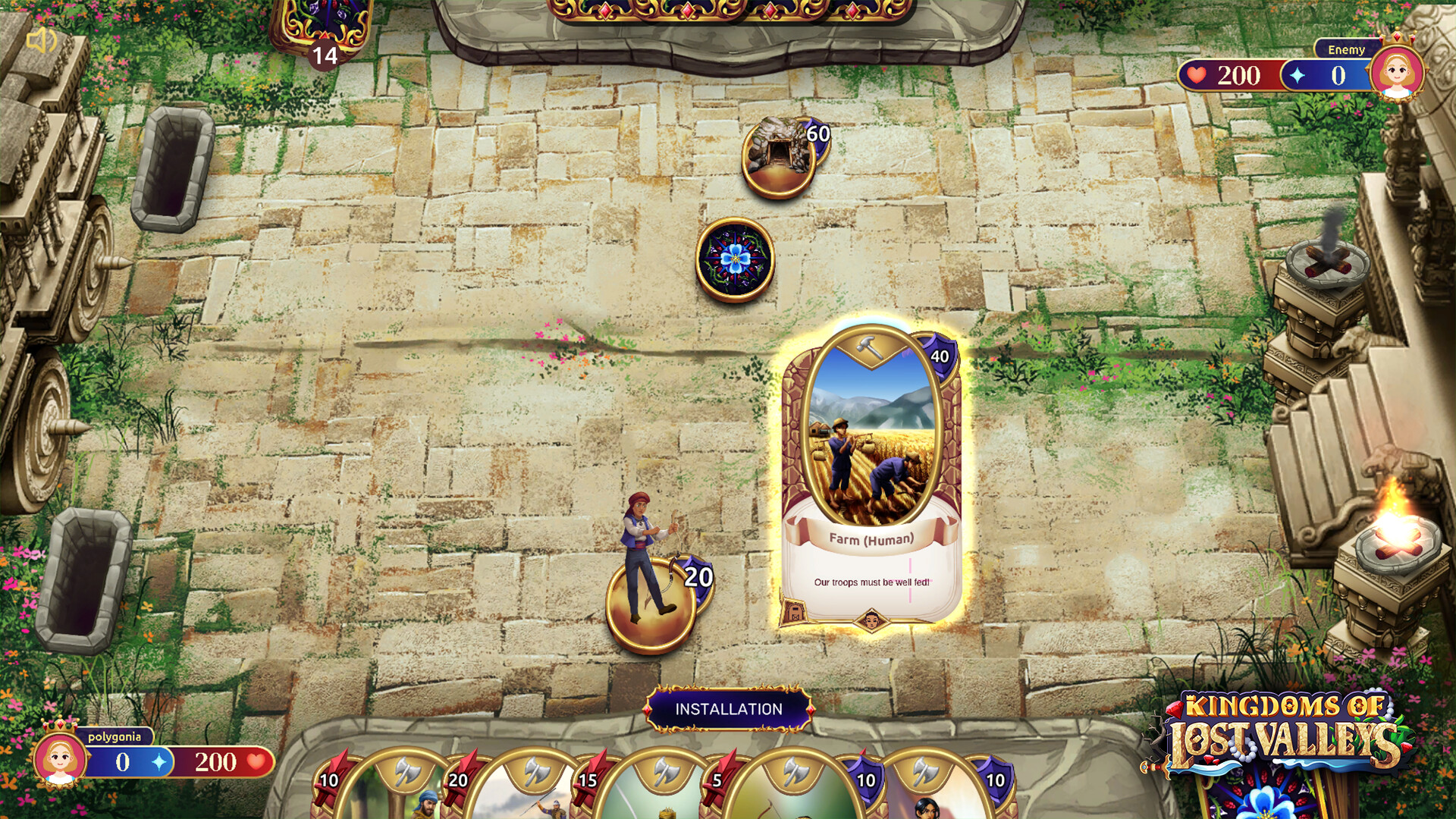Image resolution: width=1456 pixels, height=819 pixels.
Task: Click the banner counter showing 14
Action: [x=324, y=55]
